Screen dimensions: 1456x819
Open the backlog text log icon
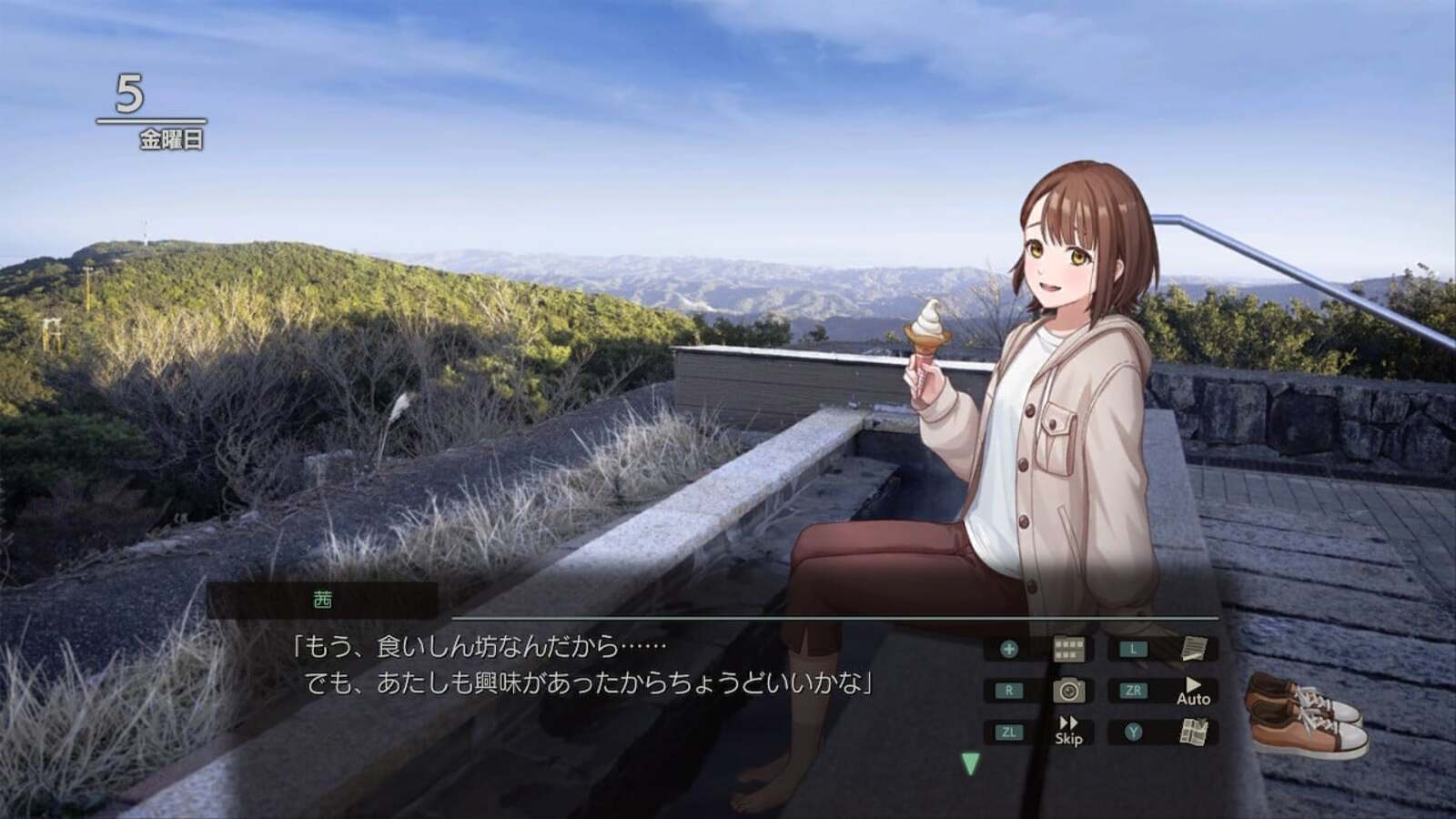tap(1193, 649)
